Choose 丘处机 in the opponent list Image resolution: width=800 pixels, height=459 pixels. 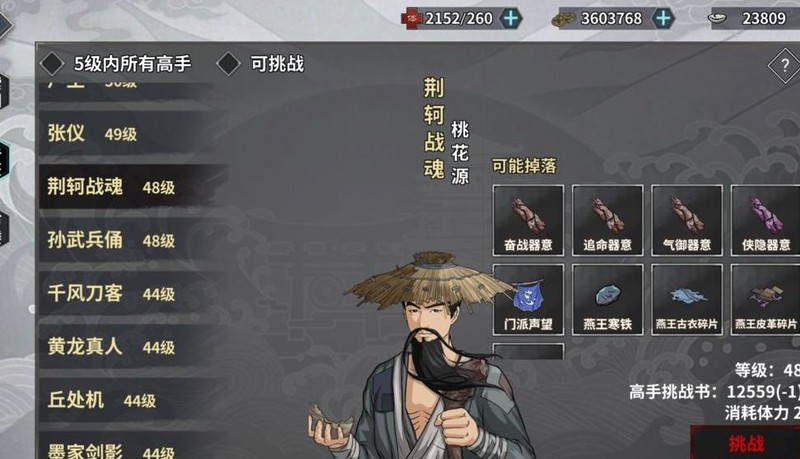[x=101, y=400]
